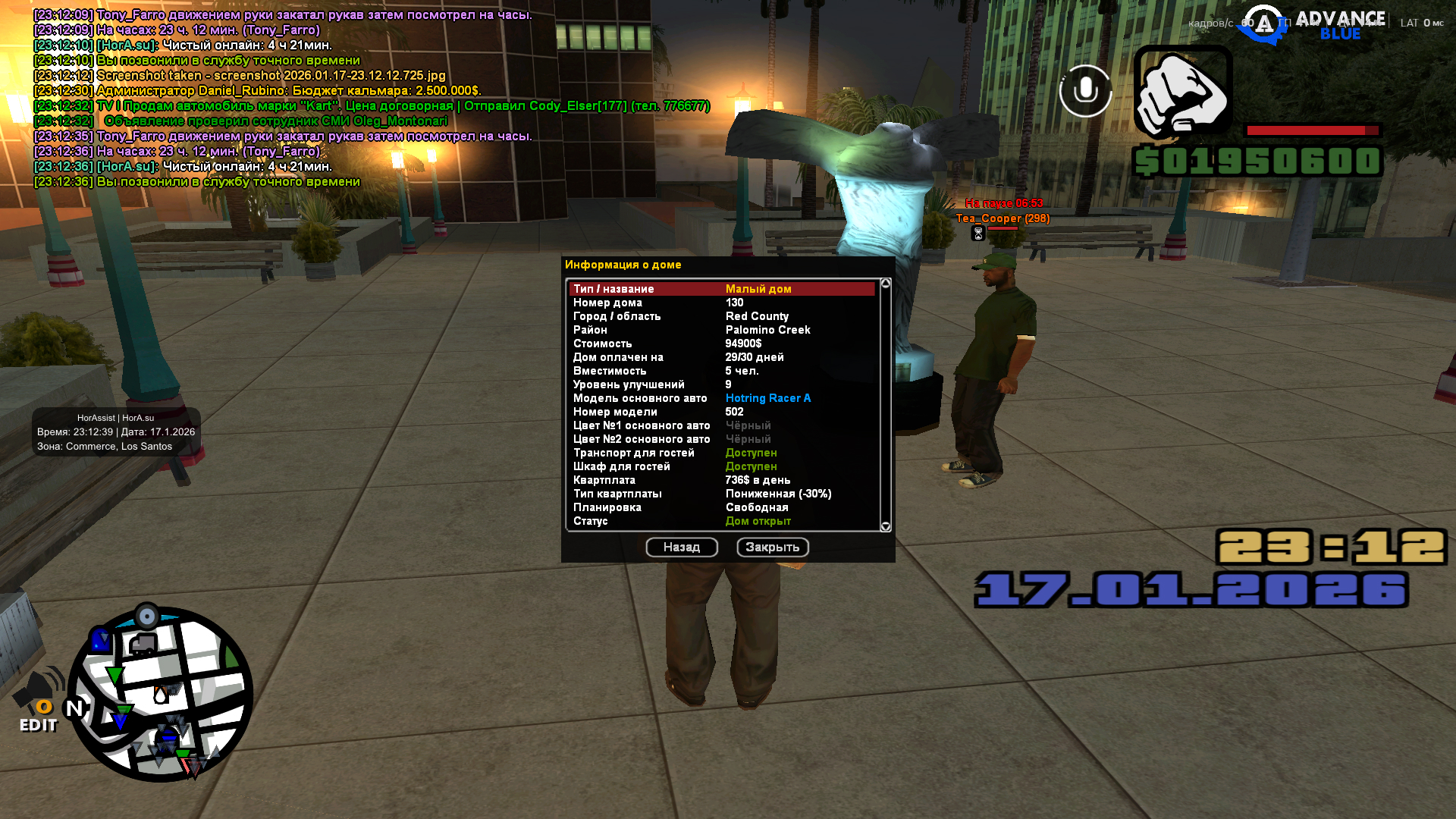Select the Квартплата list row
This screenshot has width=1456, height=819.
click(x=722, y=480)
